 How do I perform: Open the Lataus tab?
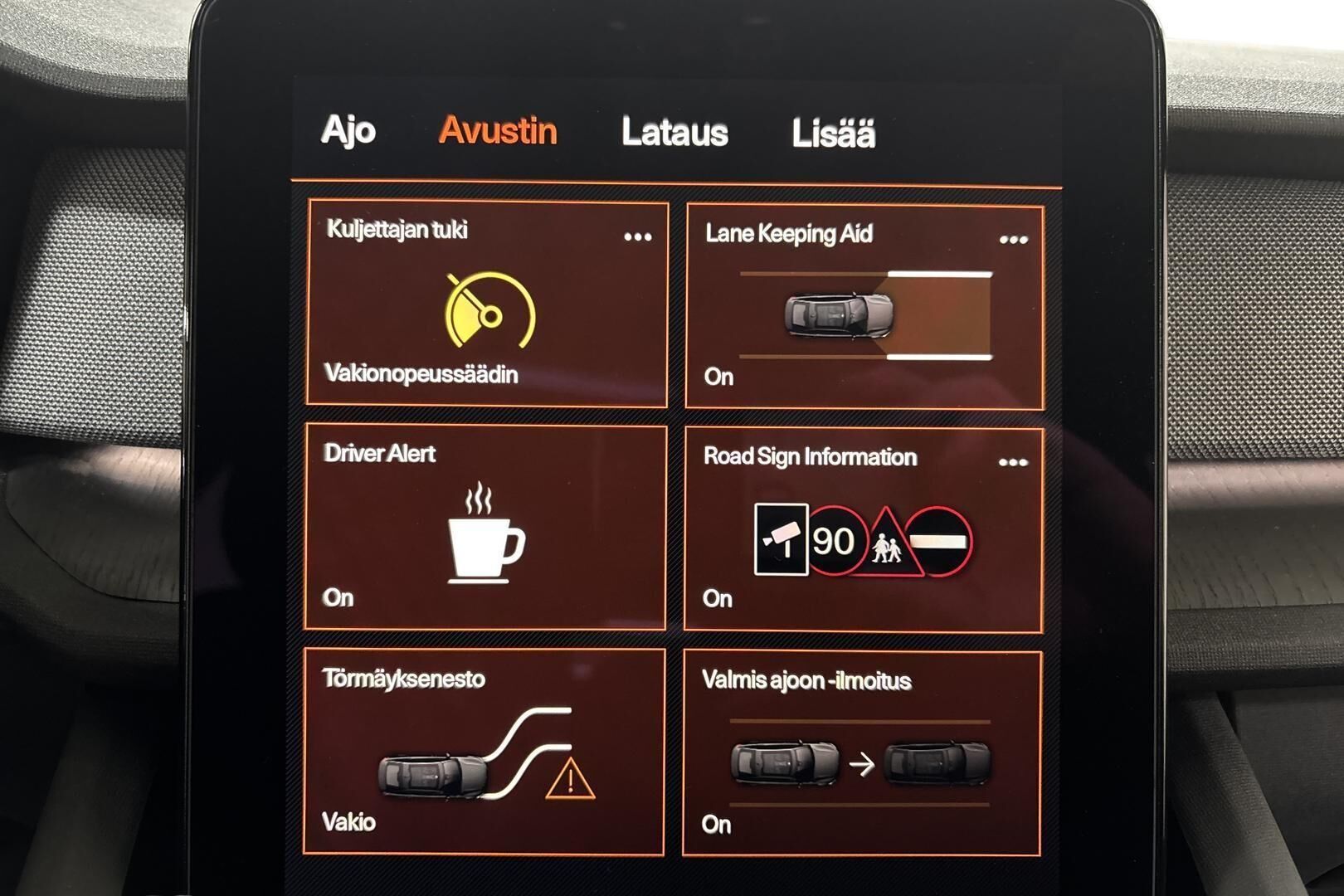point(674,133)
